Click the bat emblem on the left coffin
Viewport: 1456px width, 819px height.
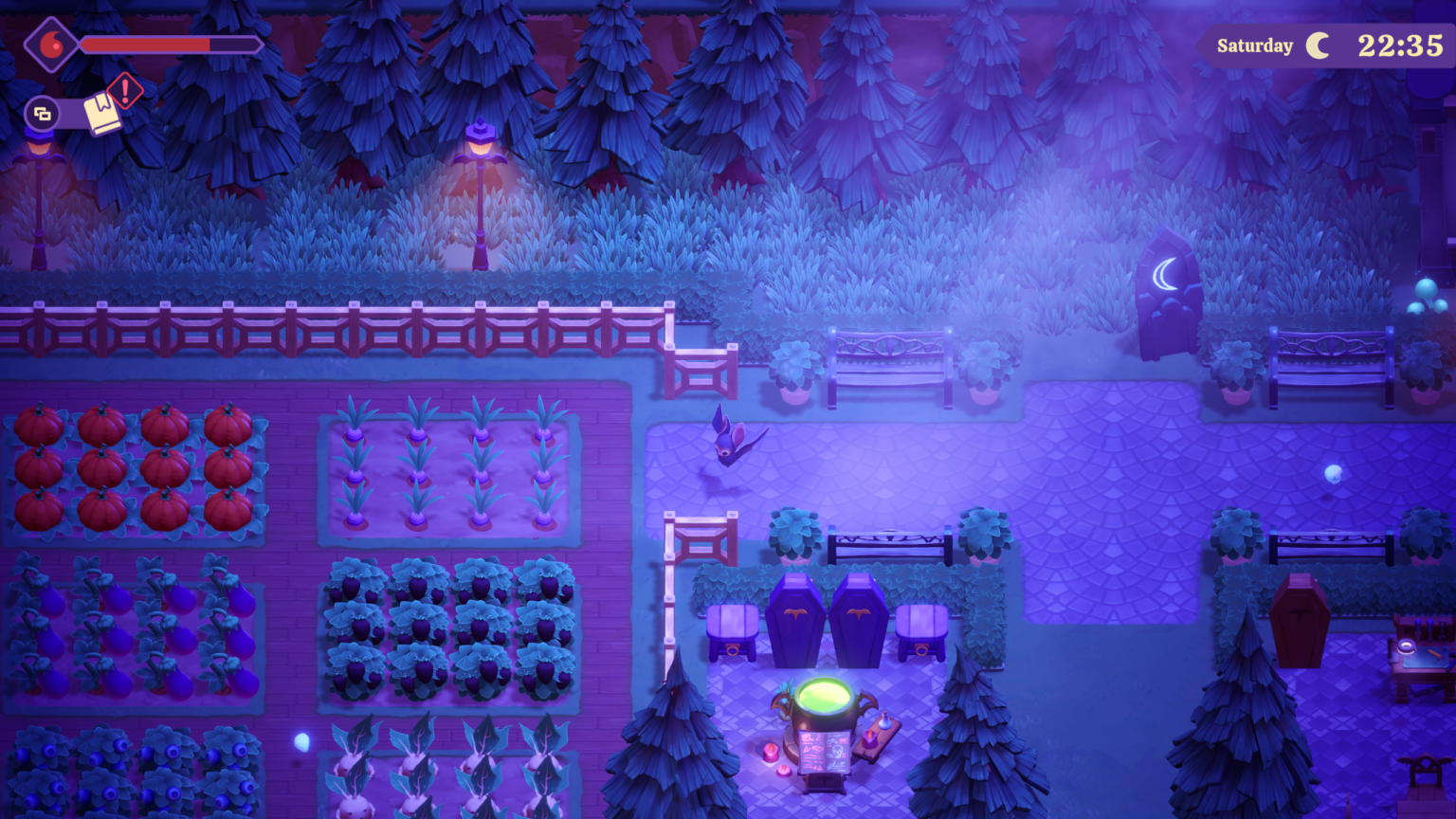click(x=794, y=610)
